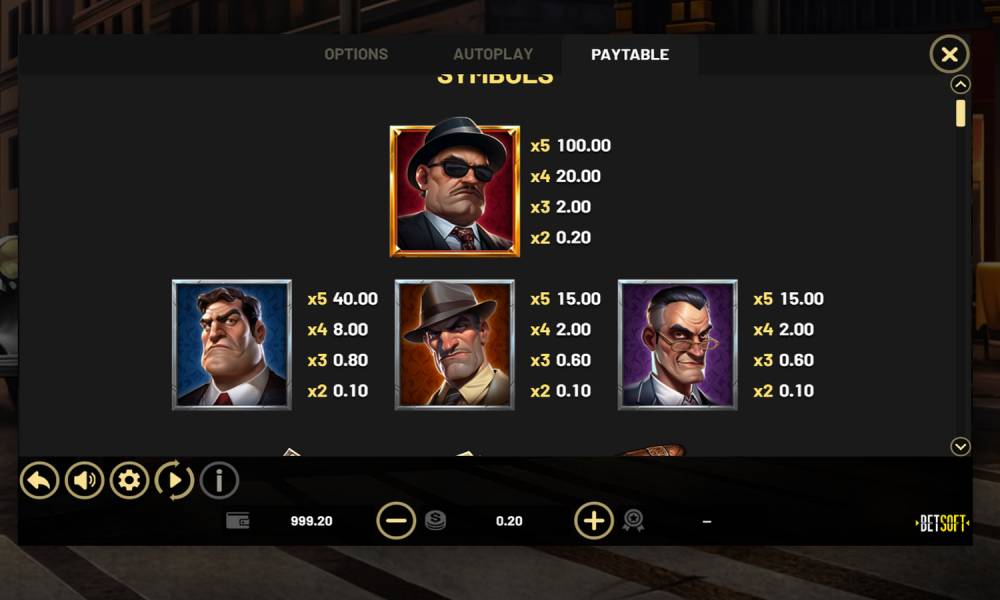Click the scroll down arrow

tap(960, 447)
